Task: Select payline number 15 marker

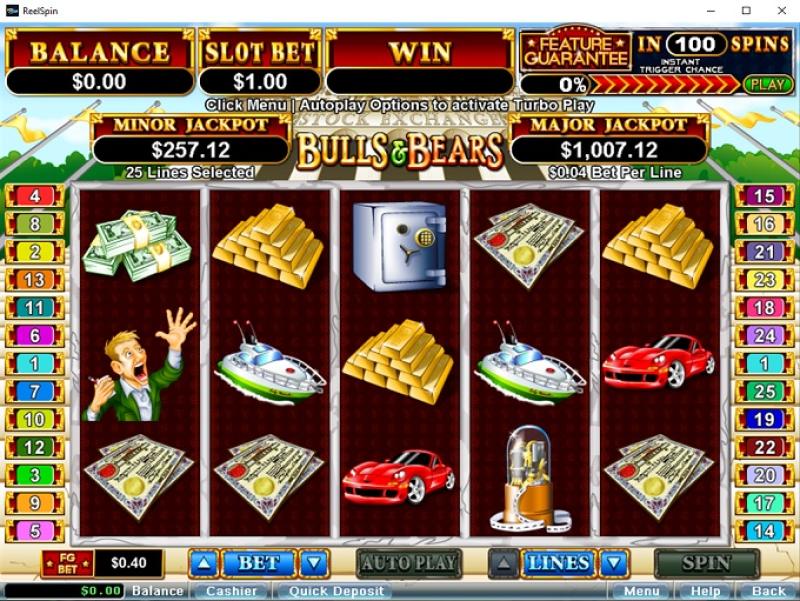Action: pyautogui.click(x=764, y=196)
